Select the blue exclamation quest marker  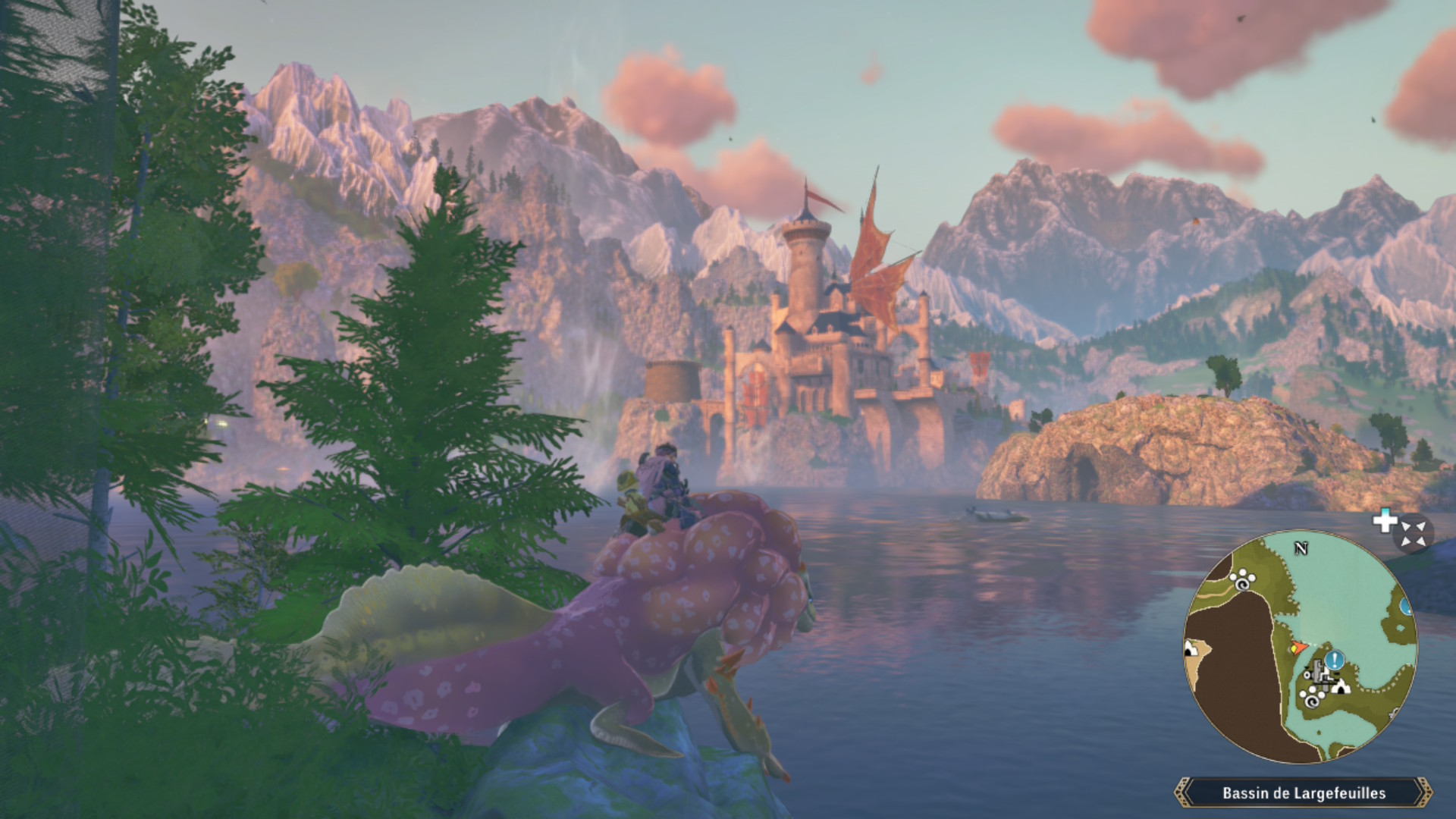coord(1333,660)
